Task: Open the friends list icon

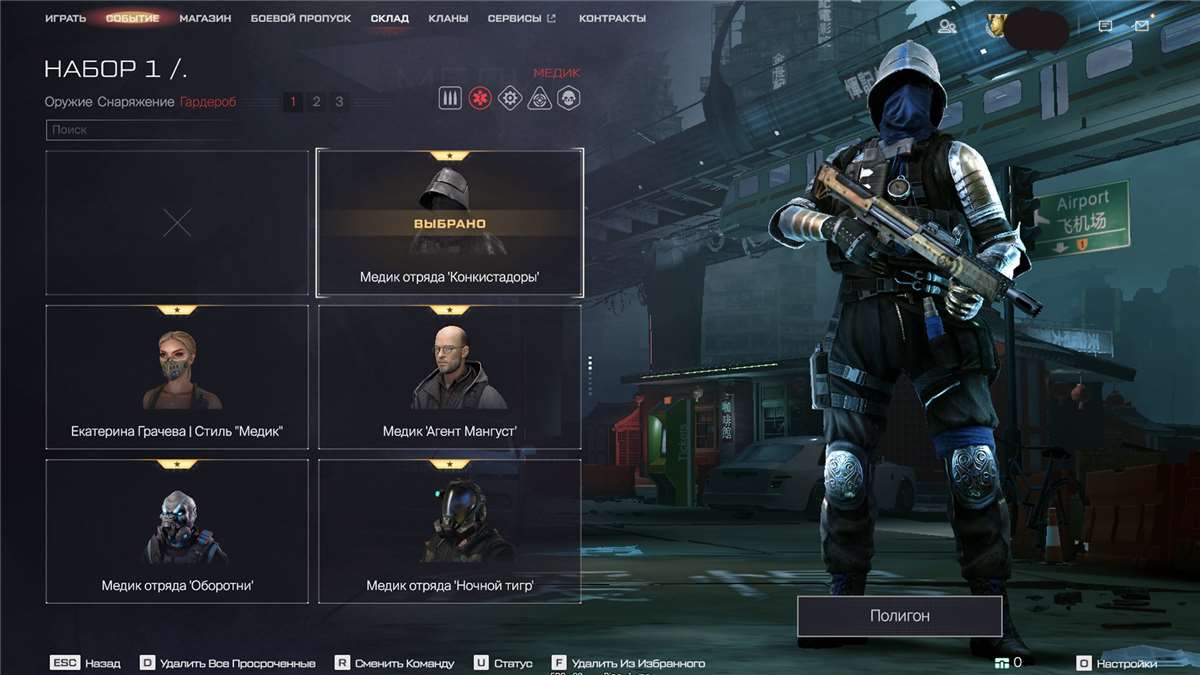Action: [x=947, y=26]
